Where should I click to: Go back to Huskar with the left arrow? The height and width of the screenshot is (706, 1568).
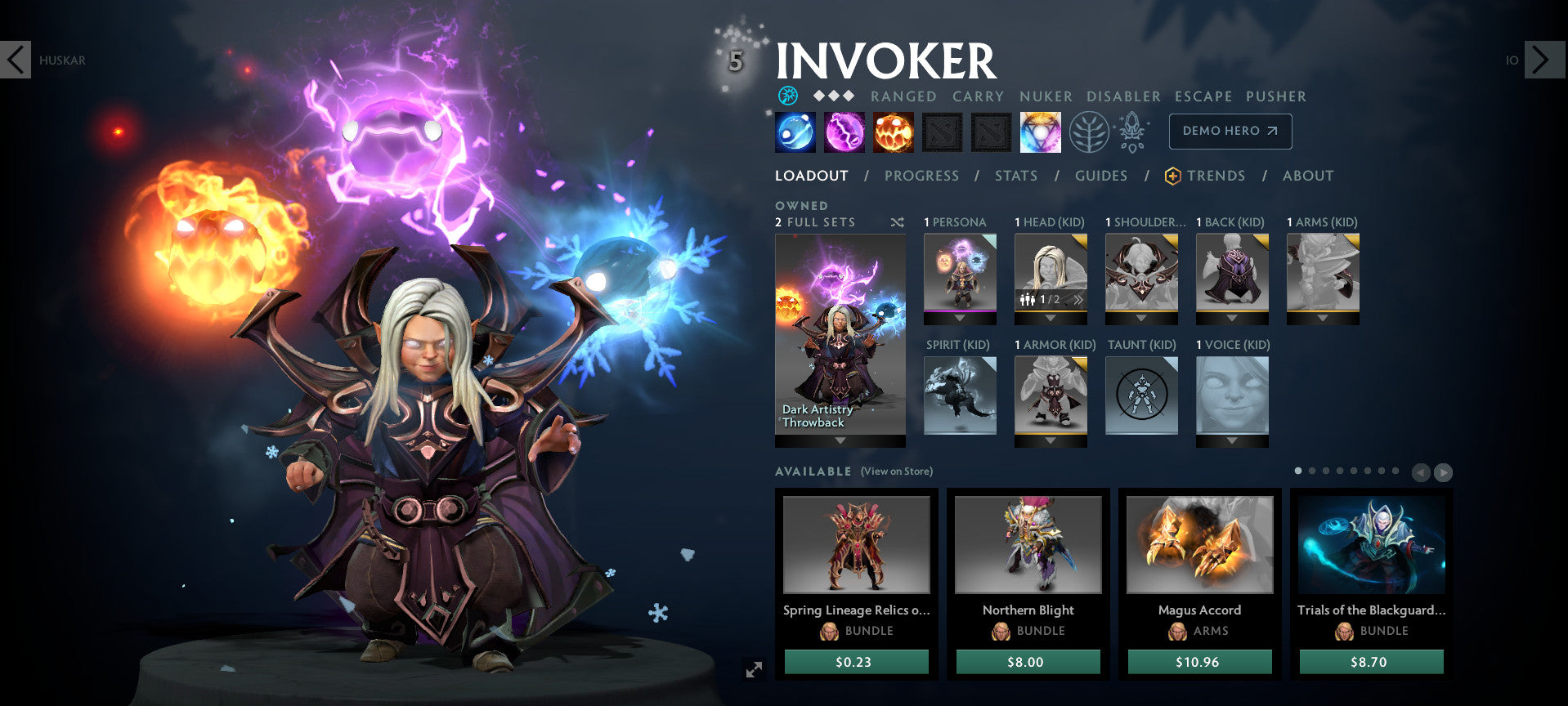16,60
